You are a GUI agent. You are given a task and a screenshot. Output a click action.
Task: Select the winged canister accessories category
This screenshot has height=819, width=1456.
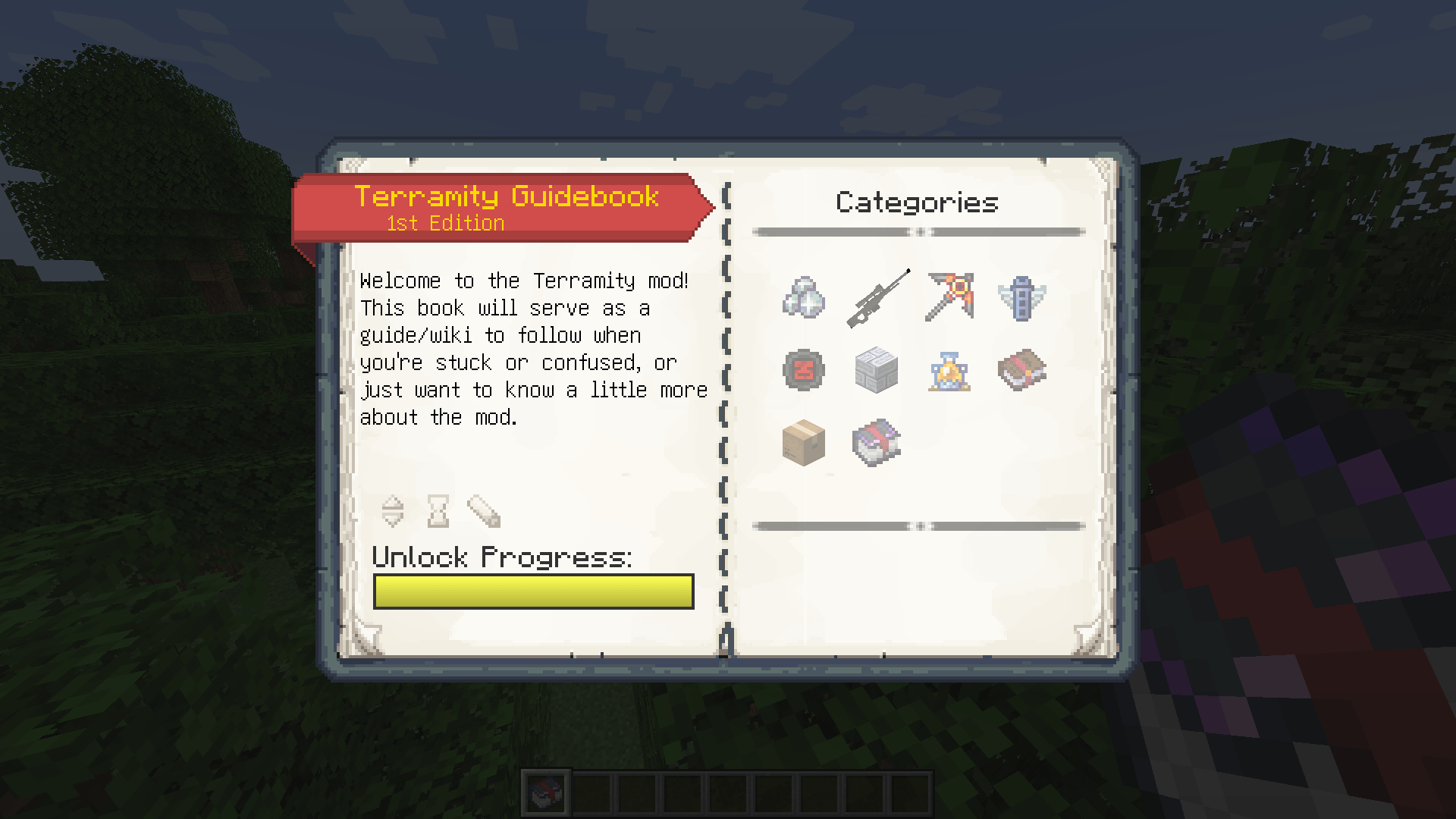pyautogui.click(x=1021, y=297)
